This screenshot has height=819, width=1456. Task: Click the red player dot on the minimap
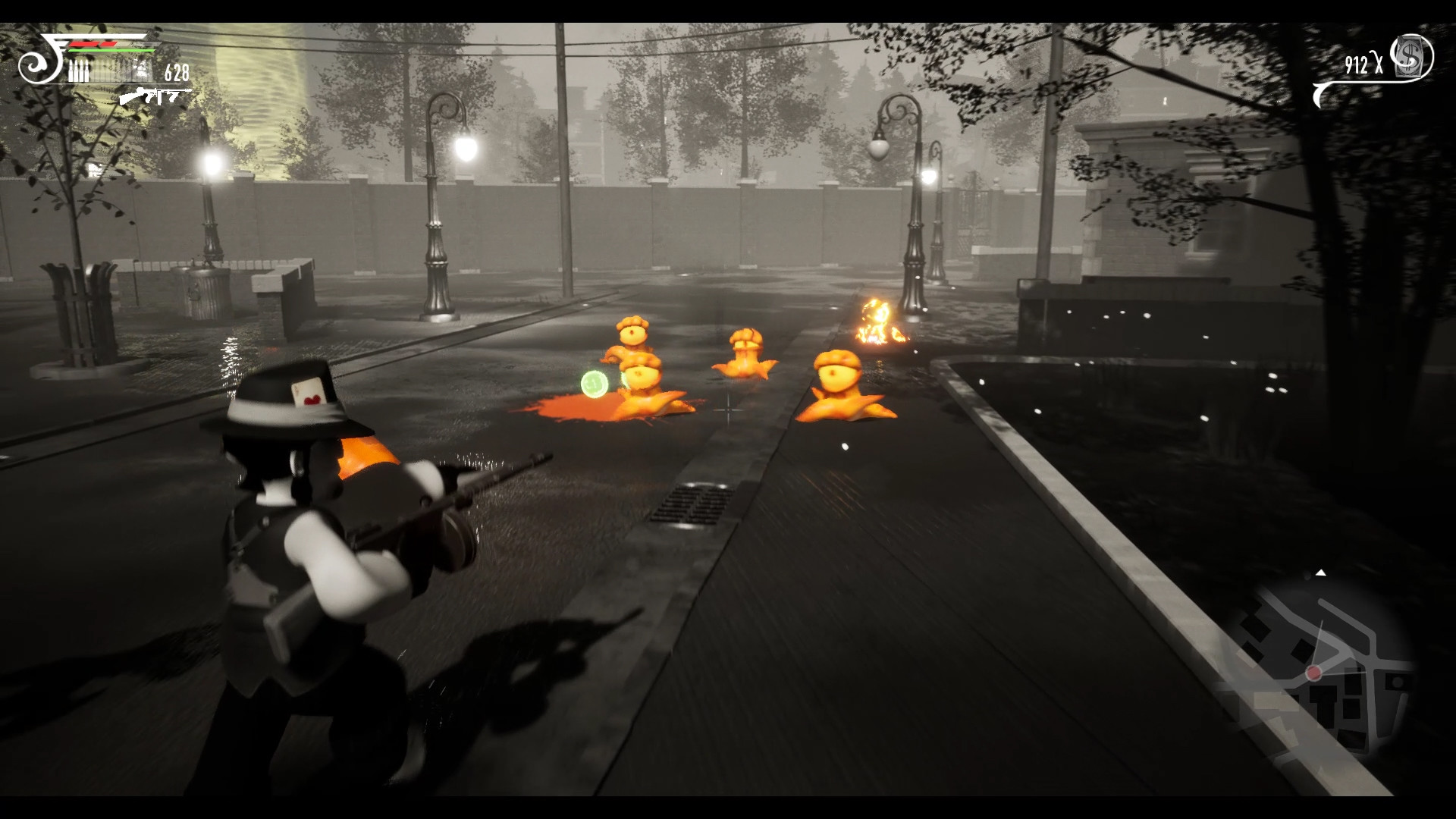point(1314,673)
